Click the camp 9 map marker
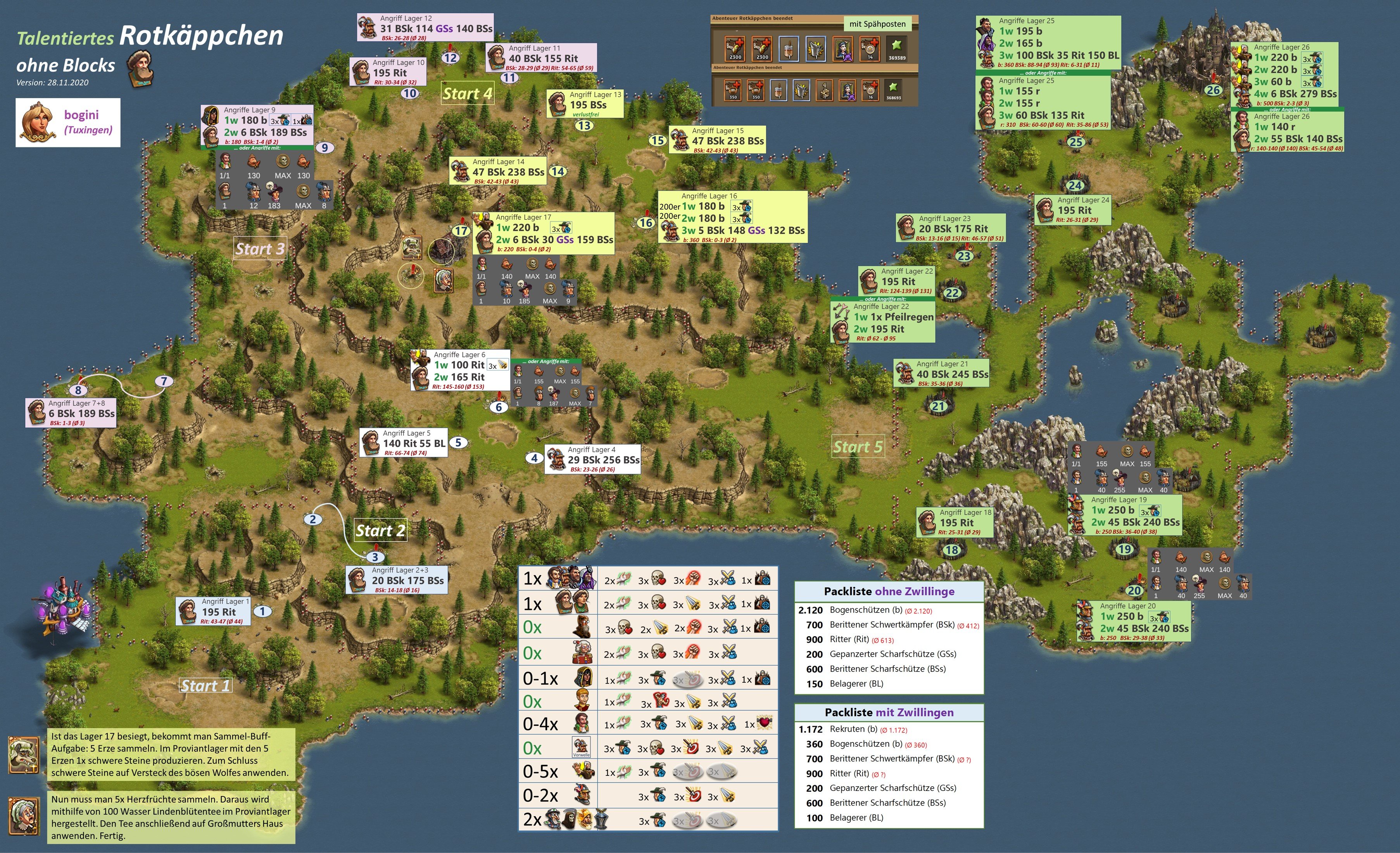Viewport: 1400px width, 853px height. tap(325, 148)
